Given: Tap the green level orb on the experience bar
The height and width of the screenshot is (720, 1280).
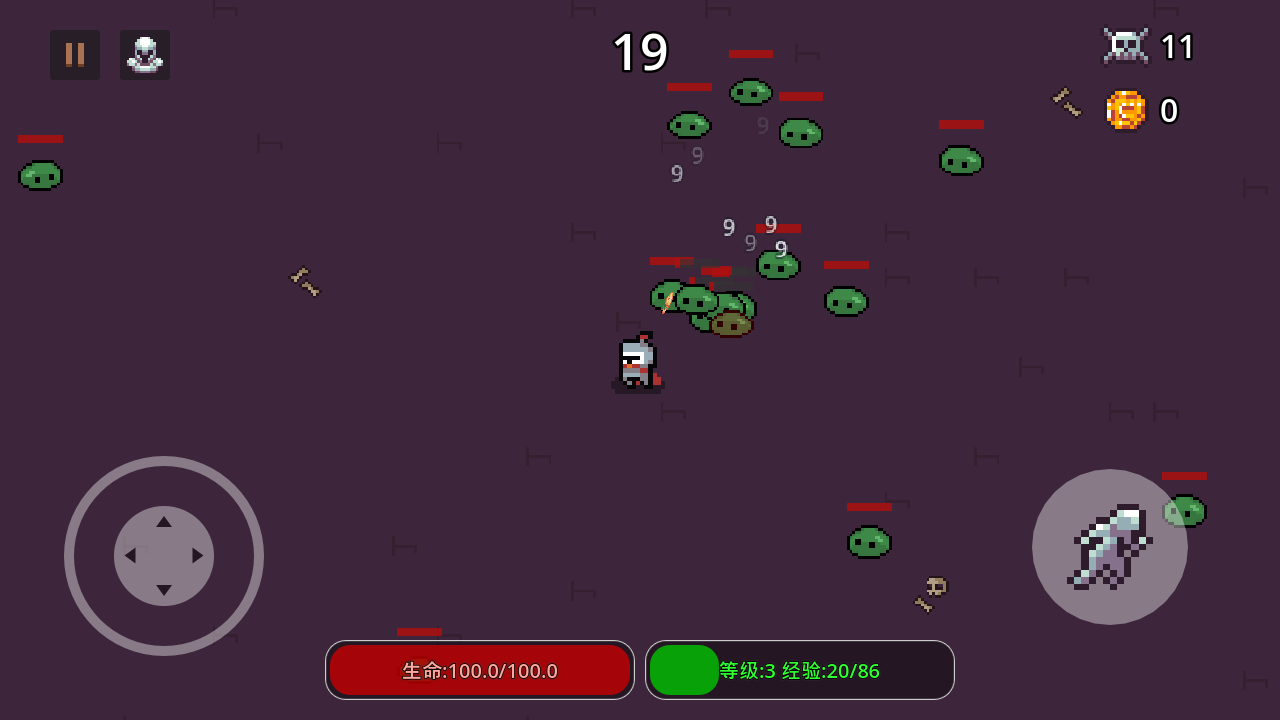Looking at the screenshot, I should click(x=684, y=669).
